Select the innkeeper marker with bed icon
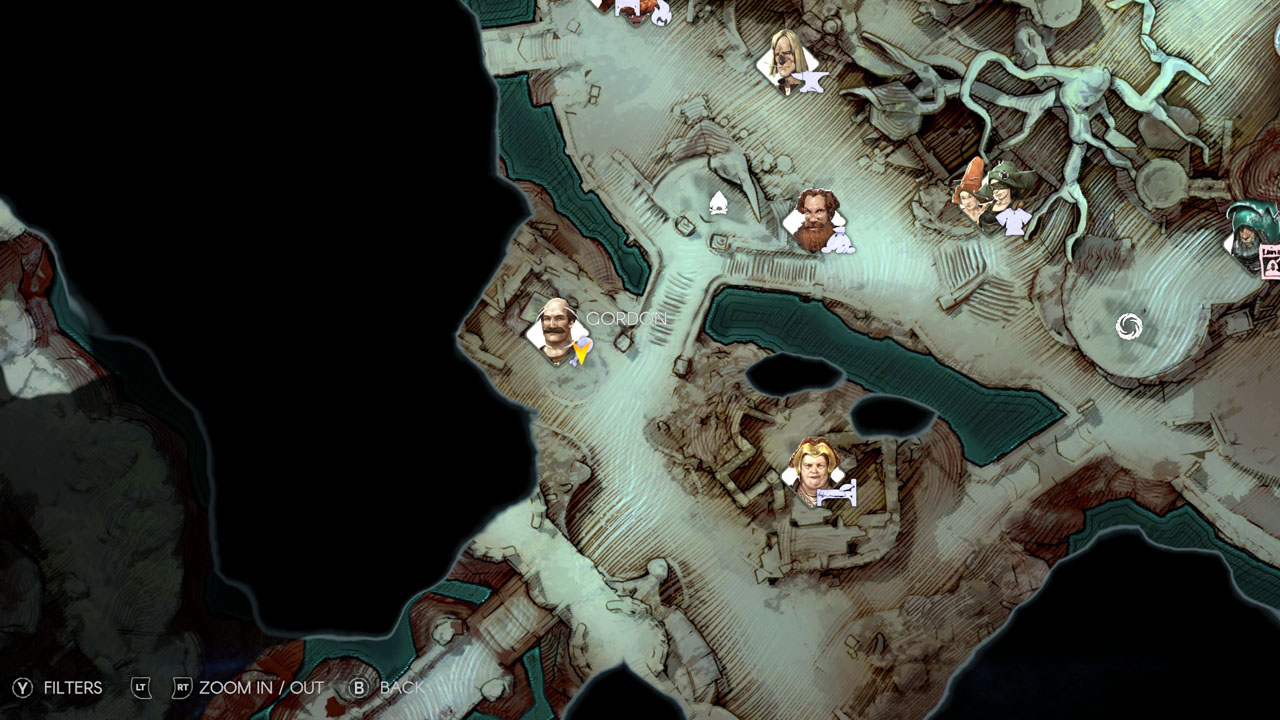 point(817,473)
